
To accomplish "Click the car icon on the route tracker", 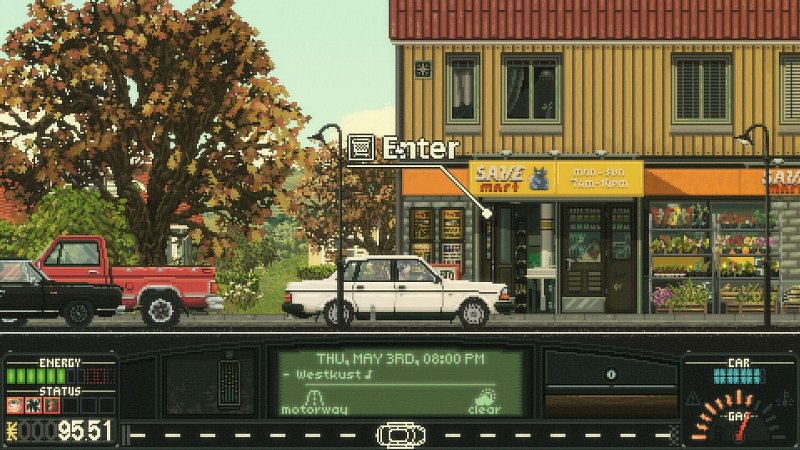I will coord(400,436).
